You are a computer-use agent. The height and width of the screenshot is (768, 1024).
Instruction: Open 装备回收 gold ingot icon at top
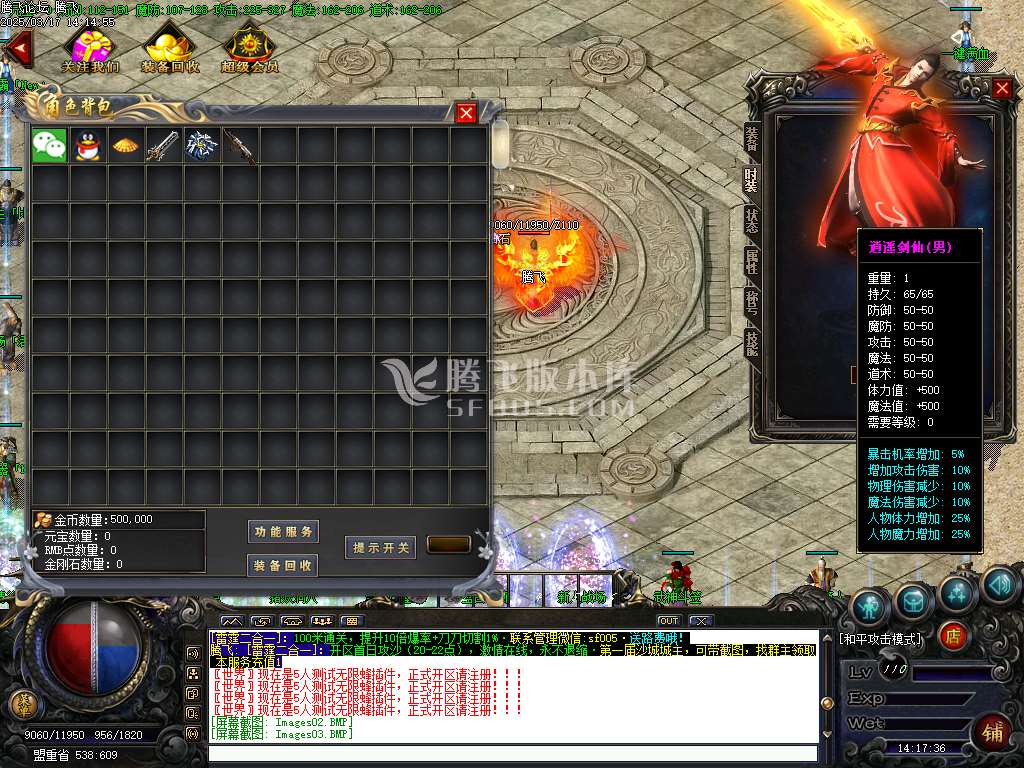170,48
